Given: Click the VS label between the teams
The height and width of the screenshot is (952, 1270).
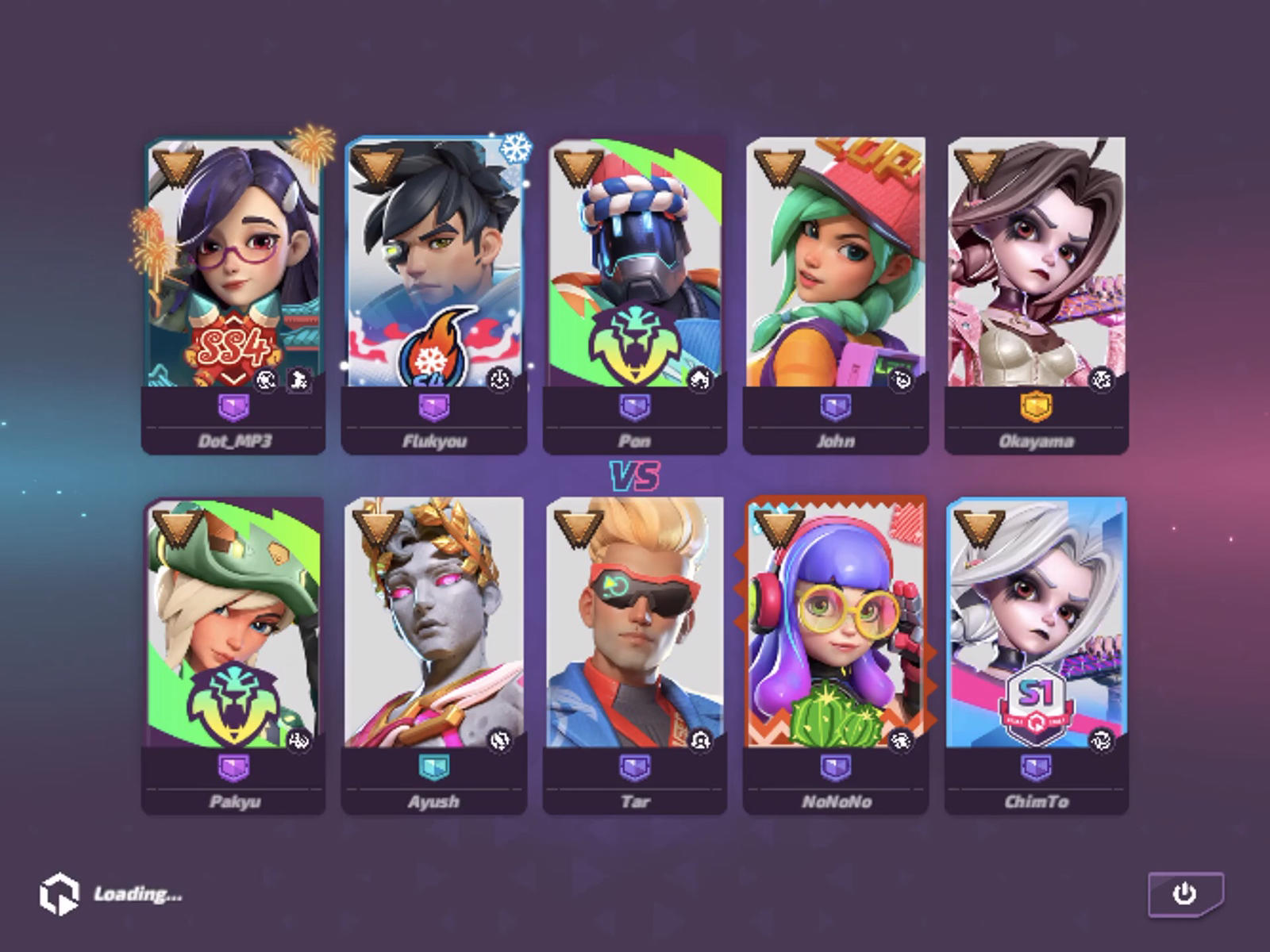Looking at the screenshot, I should [x=635, y=474].
